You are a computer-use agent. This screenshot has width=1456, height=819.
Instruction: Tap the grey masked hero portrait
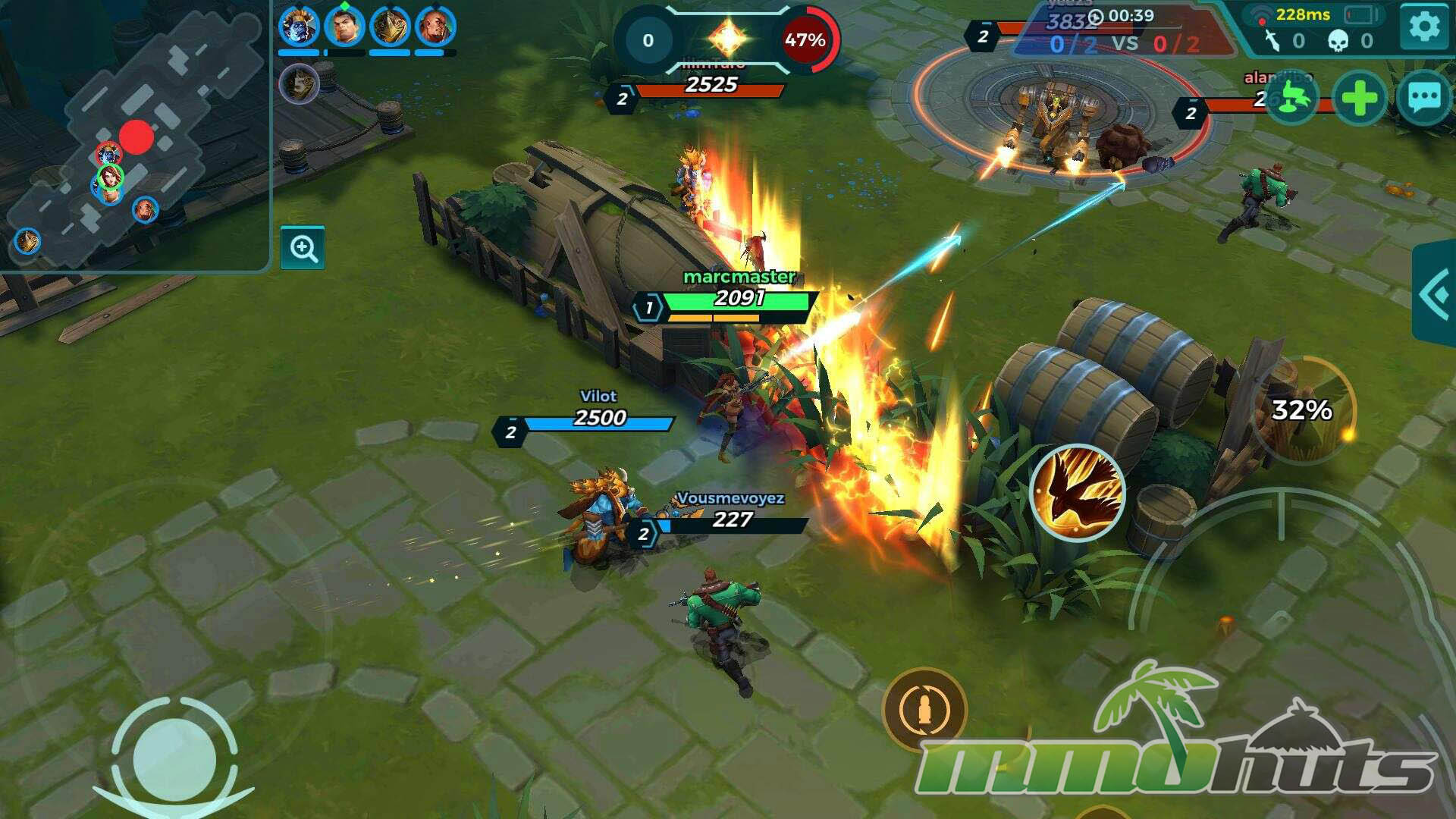click(299, 83)
